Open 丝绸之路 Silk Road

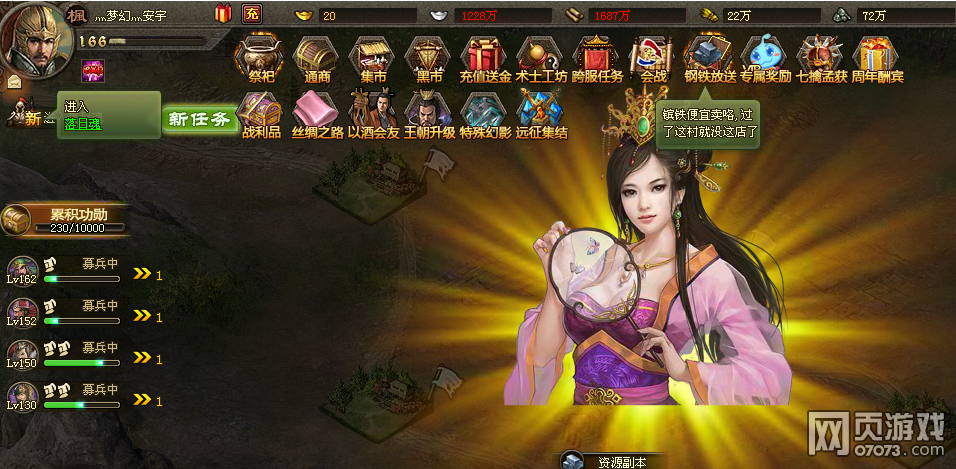pyautogui.click(x=316, y=112)
